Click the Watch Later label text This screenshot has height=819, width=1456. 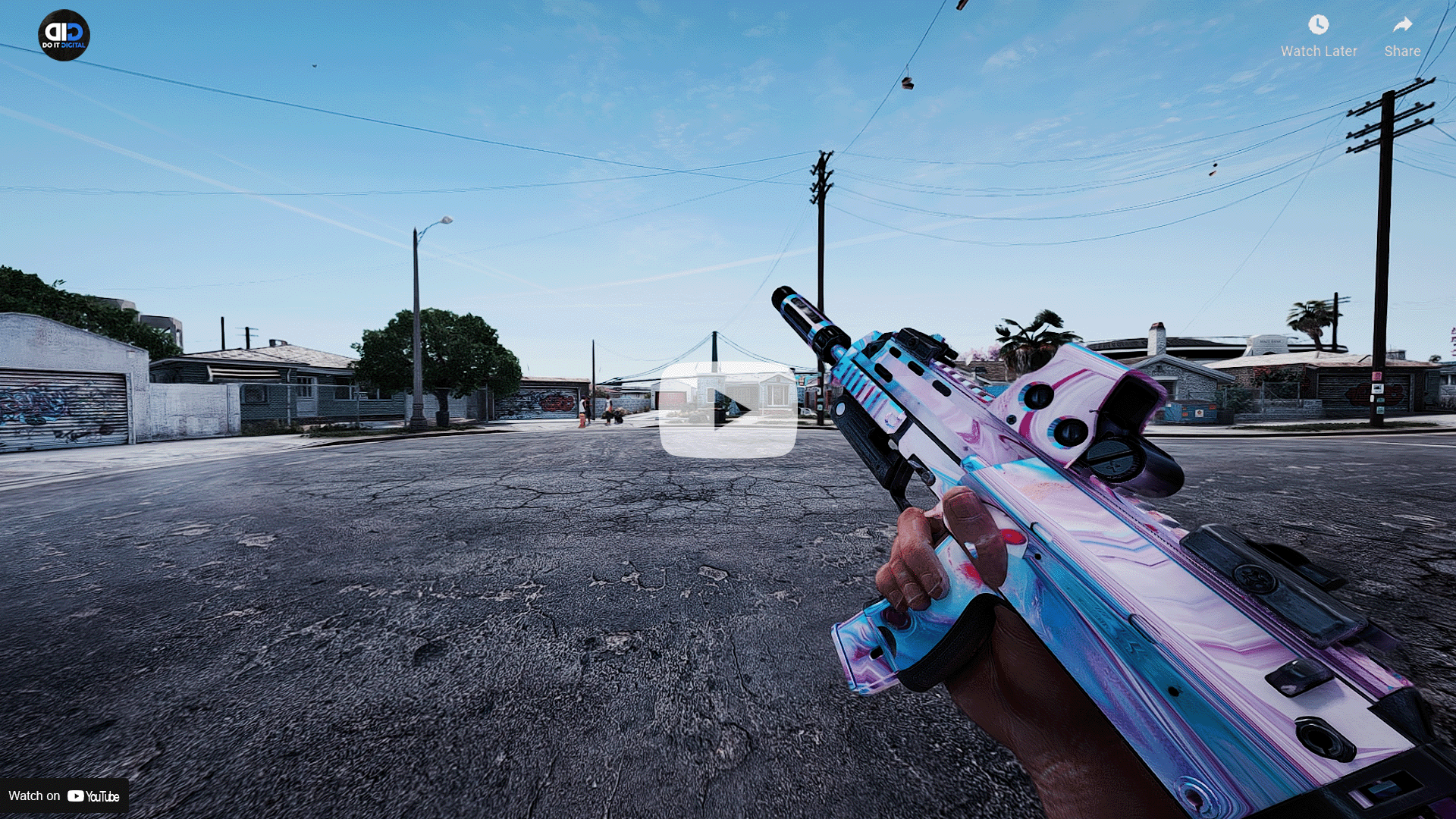coord(1319,51)
